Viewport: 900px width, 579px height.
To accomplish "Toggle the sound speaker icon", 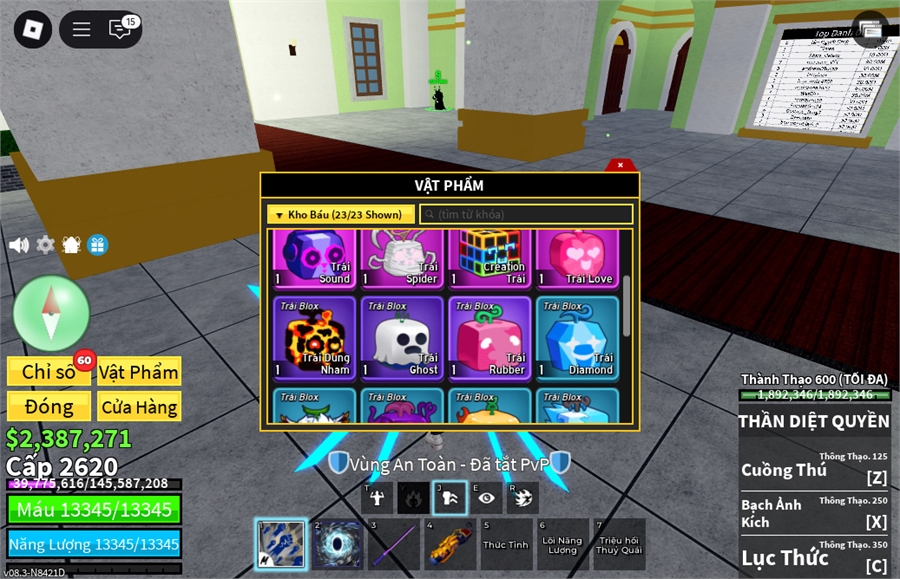I will point(18,245).
